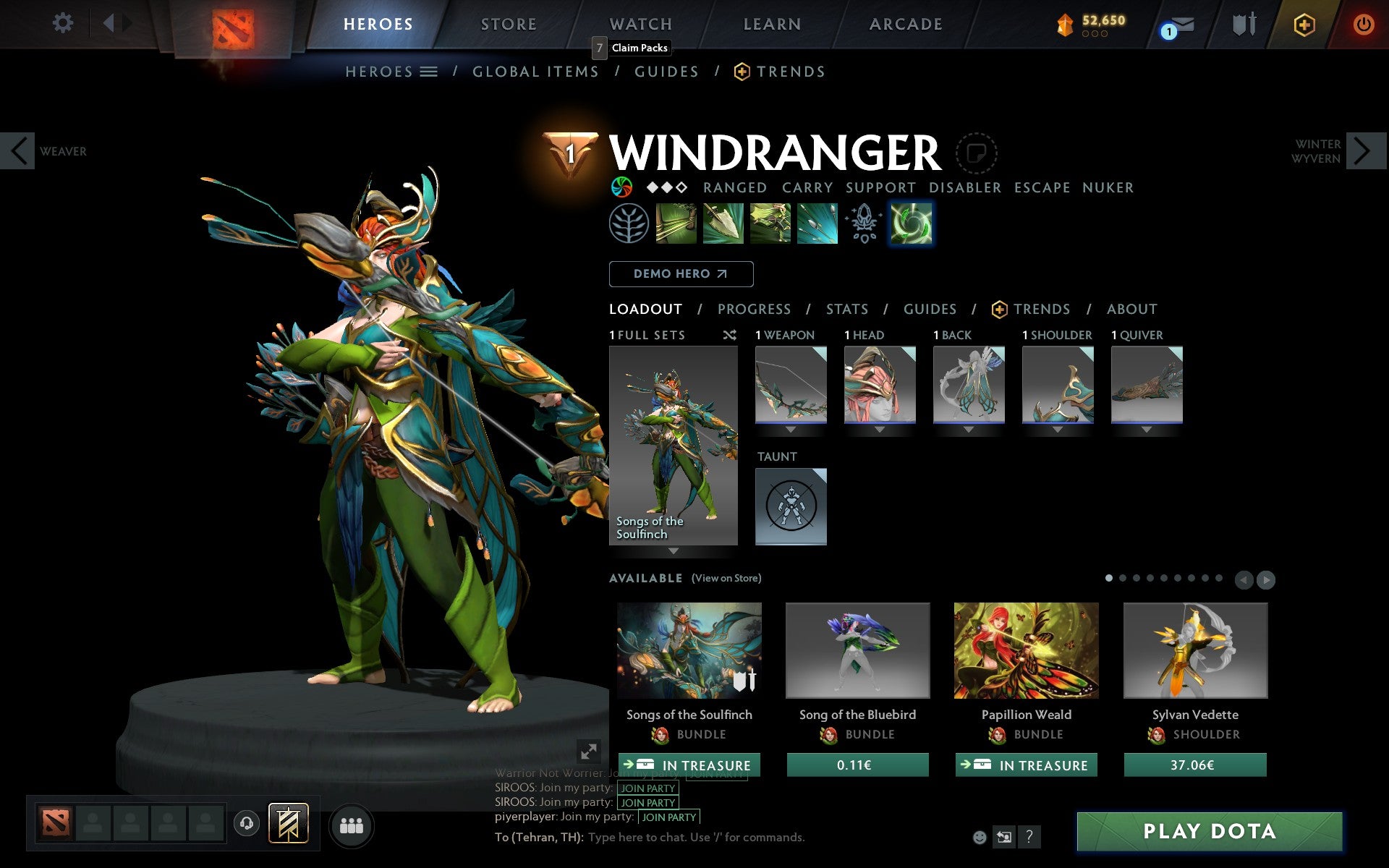This screenshot has width=1389, height=868.
Task: Switch to the STATS tab
Action: click(x=846, y=309)
